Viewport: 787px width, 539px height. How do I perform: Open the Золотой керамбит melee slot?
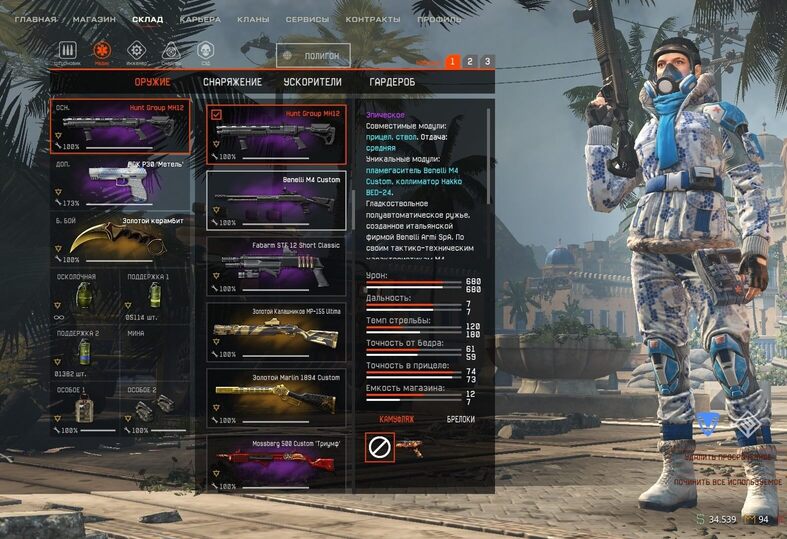click(120, 240)
